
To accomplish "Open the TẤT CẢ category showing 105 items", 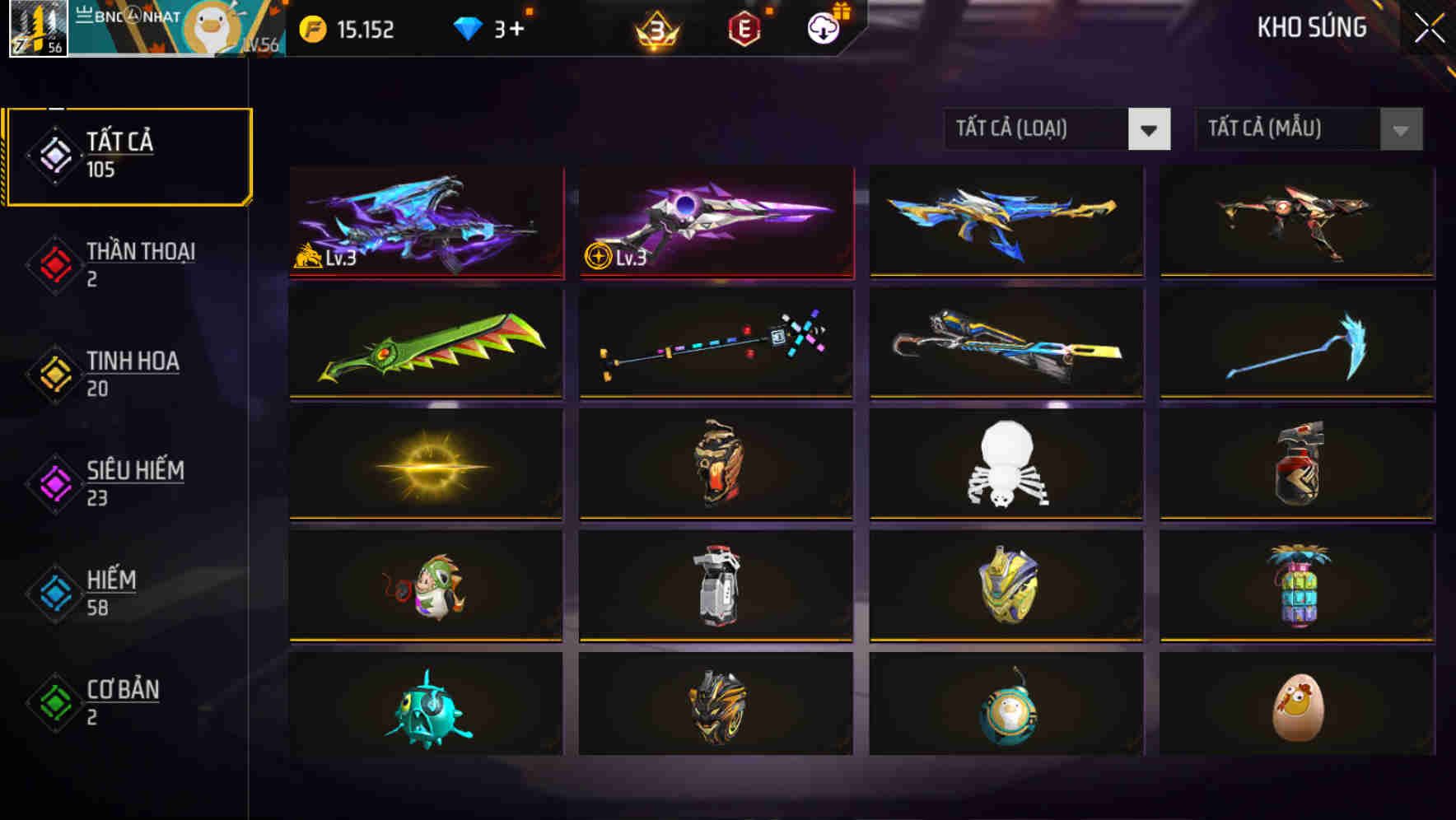I will (x=128, y=155).
